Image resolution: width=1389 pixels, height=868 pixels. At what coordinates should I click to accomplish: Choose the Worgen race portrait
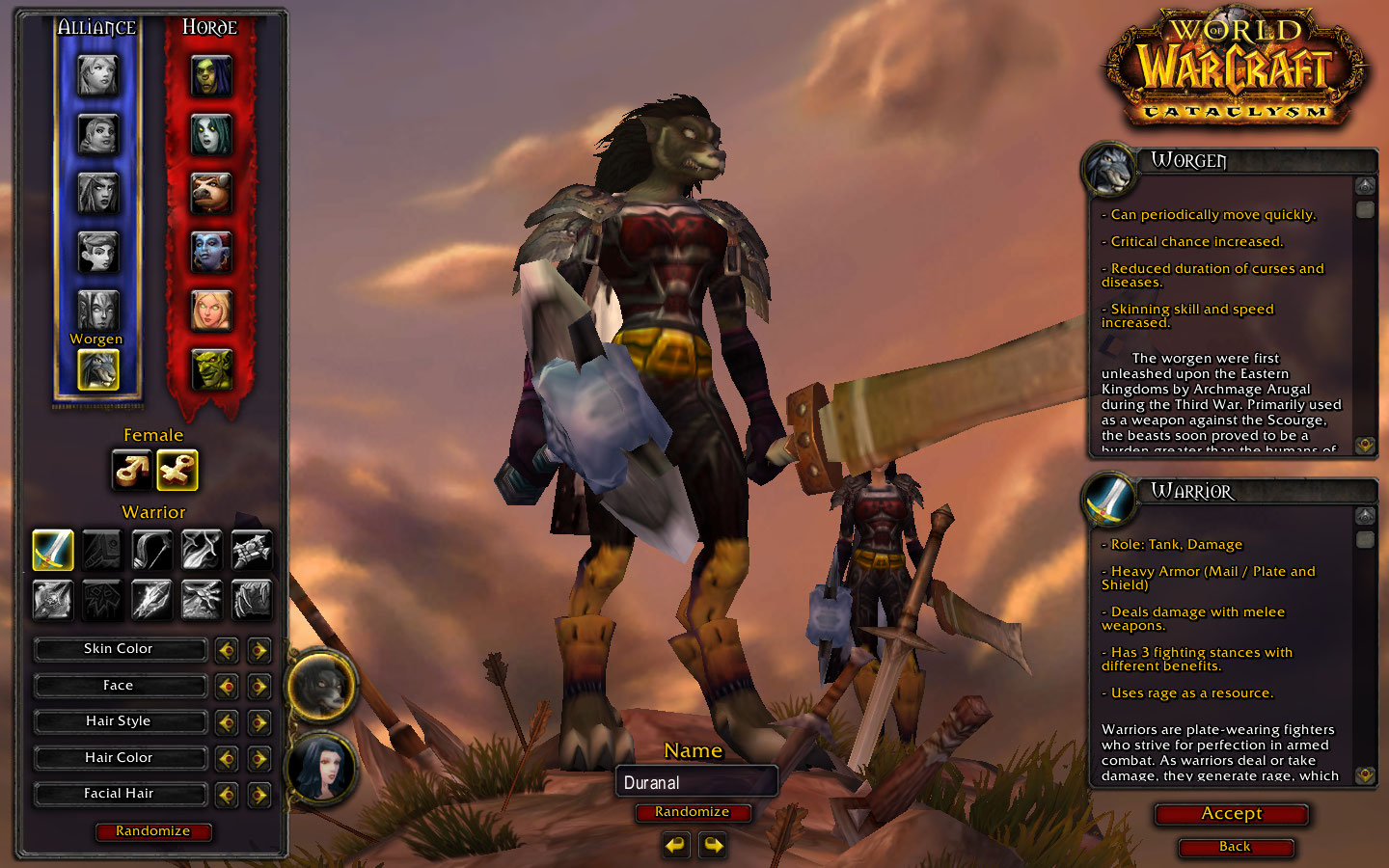coord(97,368)
